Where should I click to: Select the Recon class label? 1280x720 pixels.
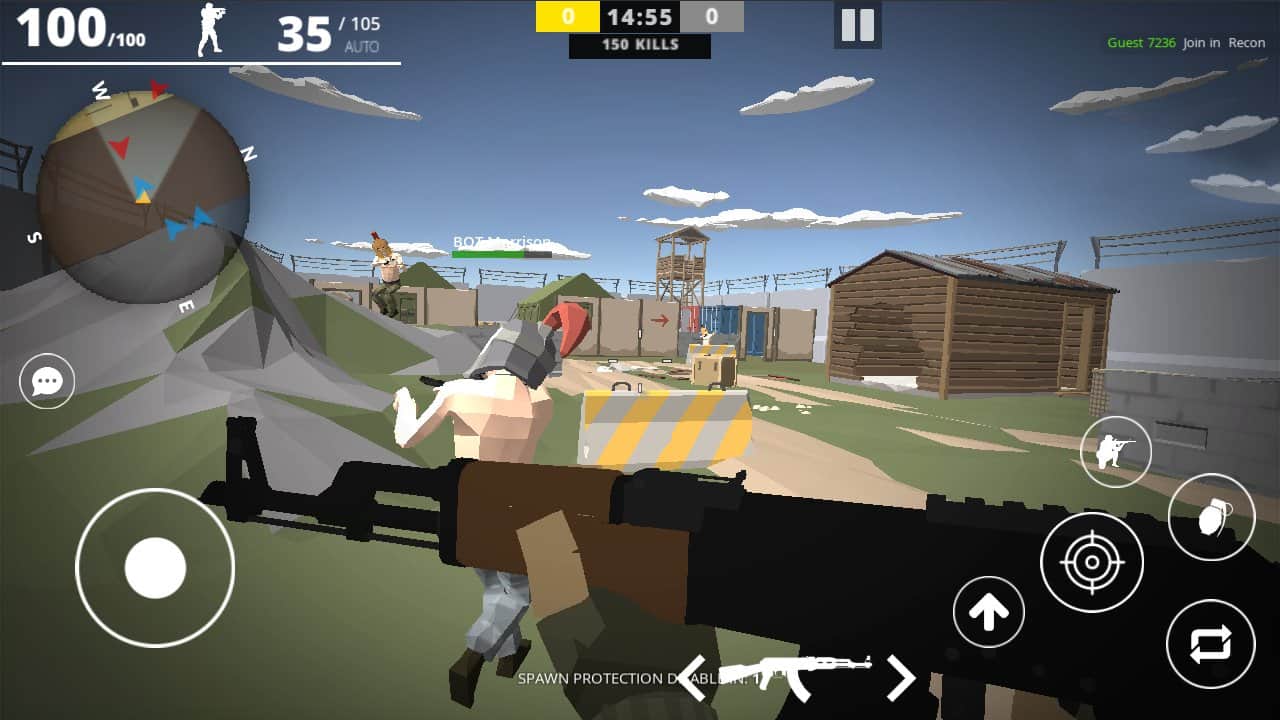coord(1246,43)
